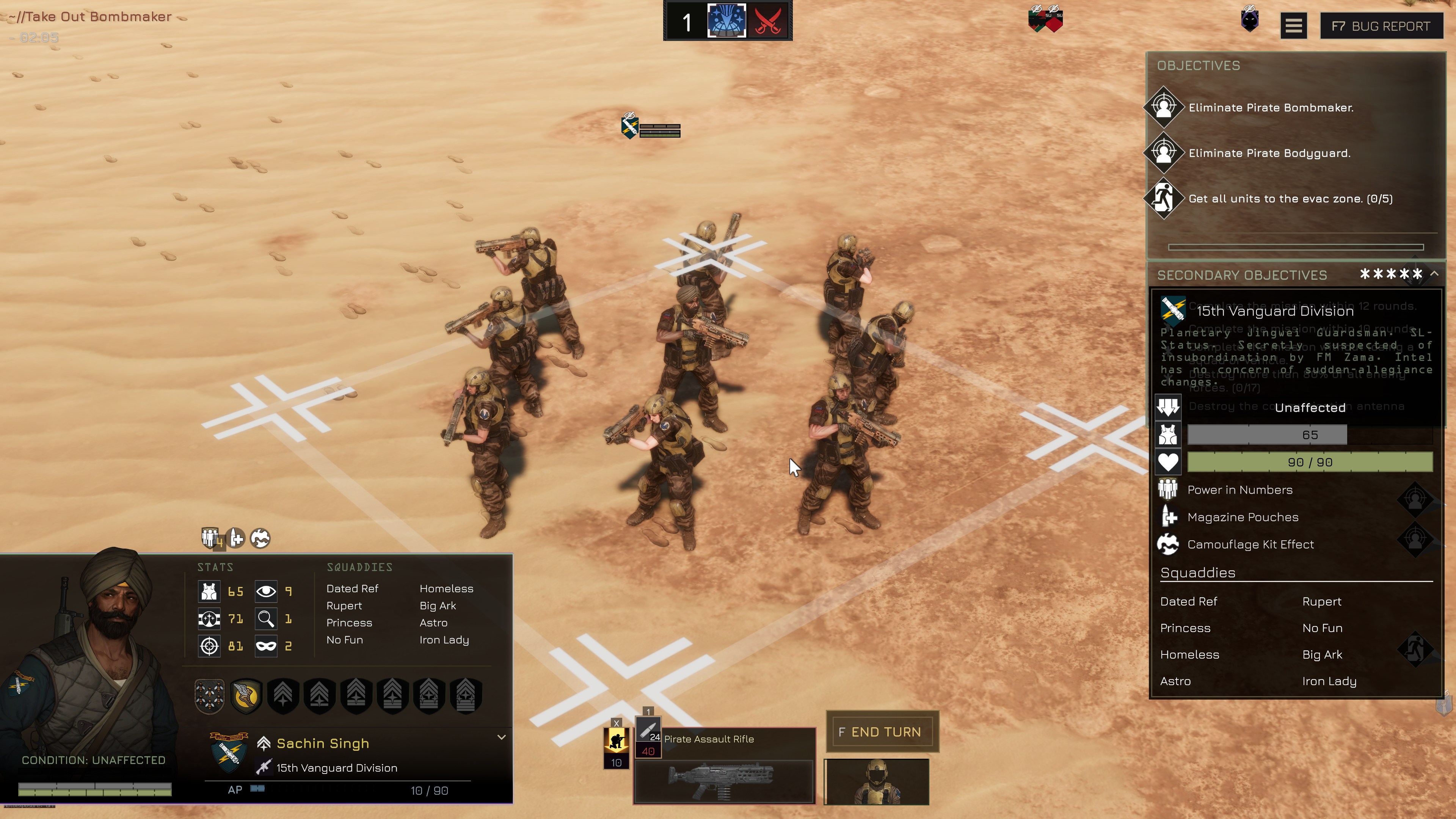Select the Eliminate Pirate Bombmaker objective

tap(1271, 107)
